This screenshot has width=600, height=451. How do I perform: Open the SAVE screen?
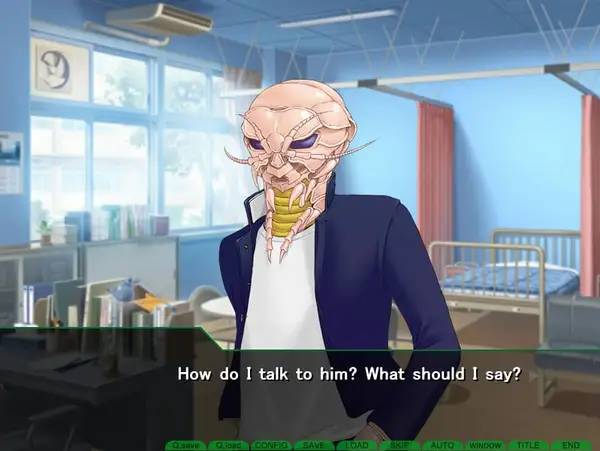(x=313, y=444)
